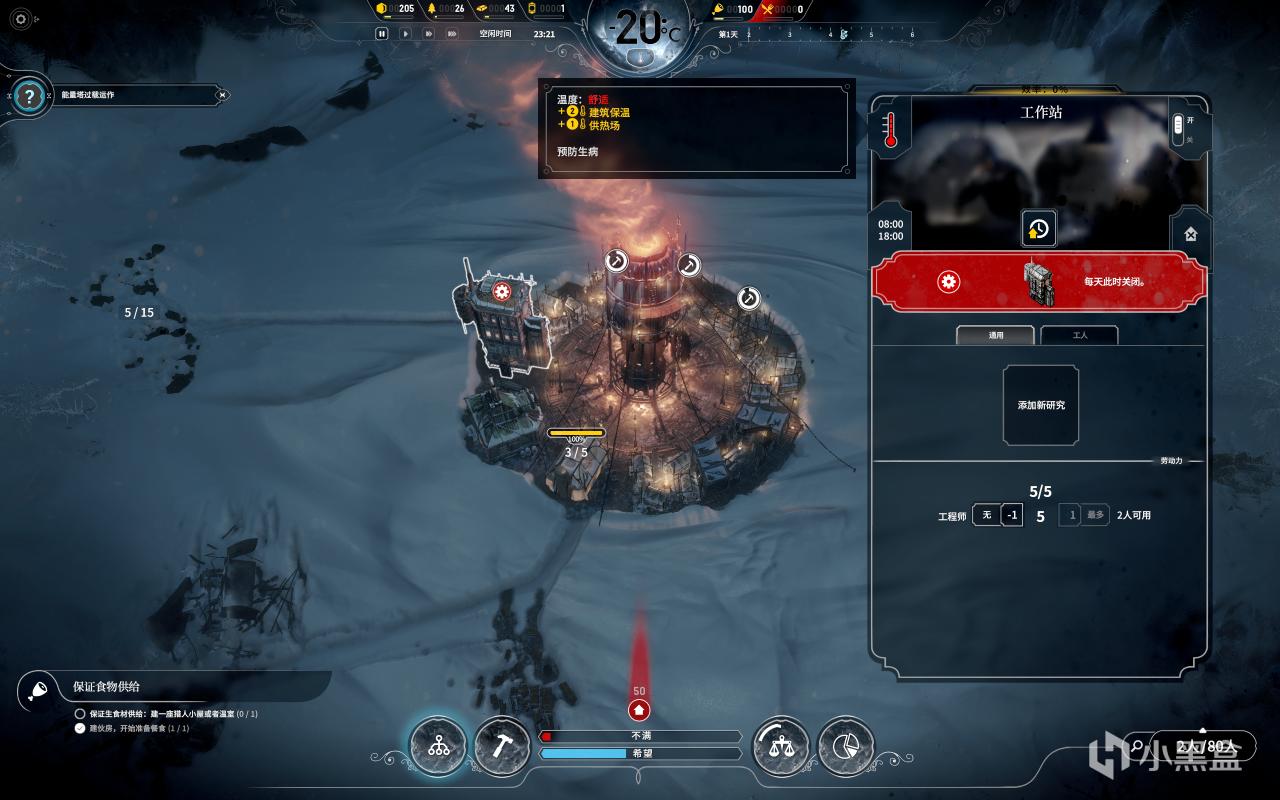
Task: Open the hammer build menu
Action: click(502, 746)
